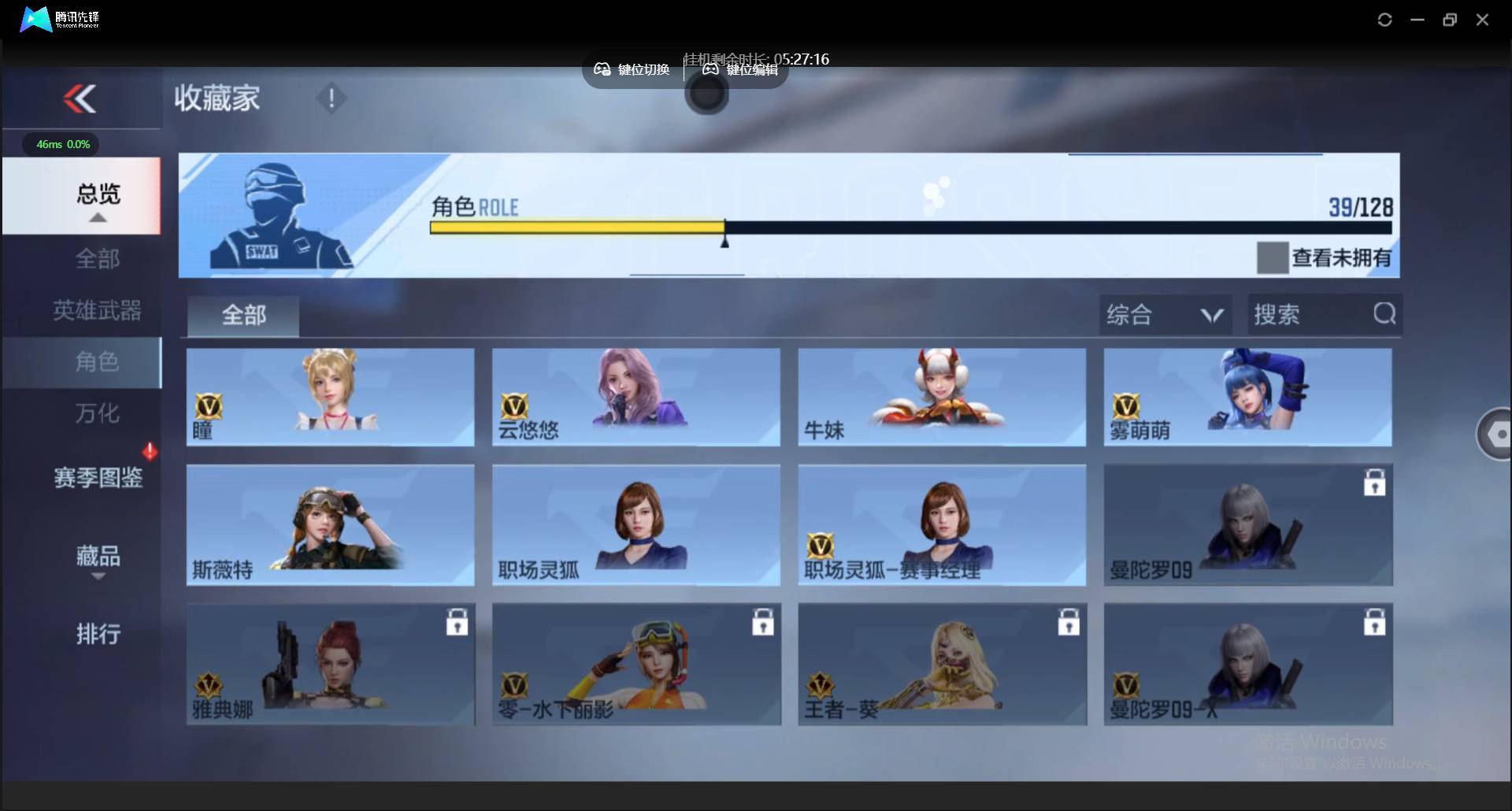Click the 键位编辑 gamepad icon

710,69
